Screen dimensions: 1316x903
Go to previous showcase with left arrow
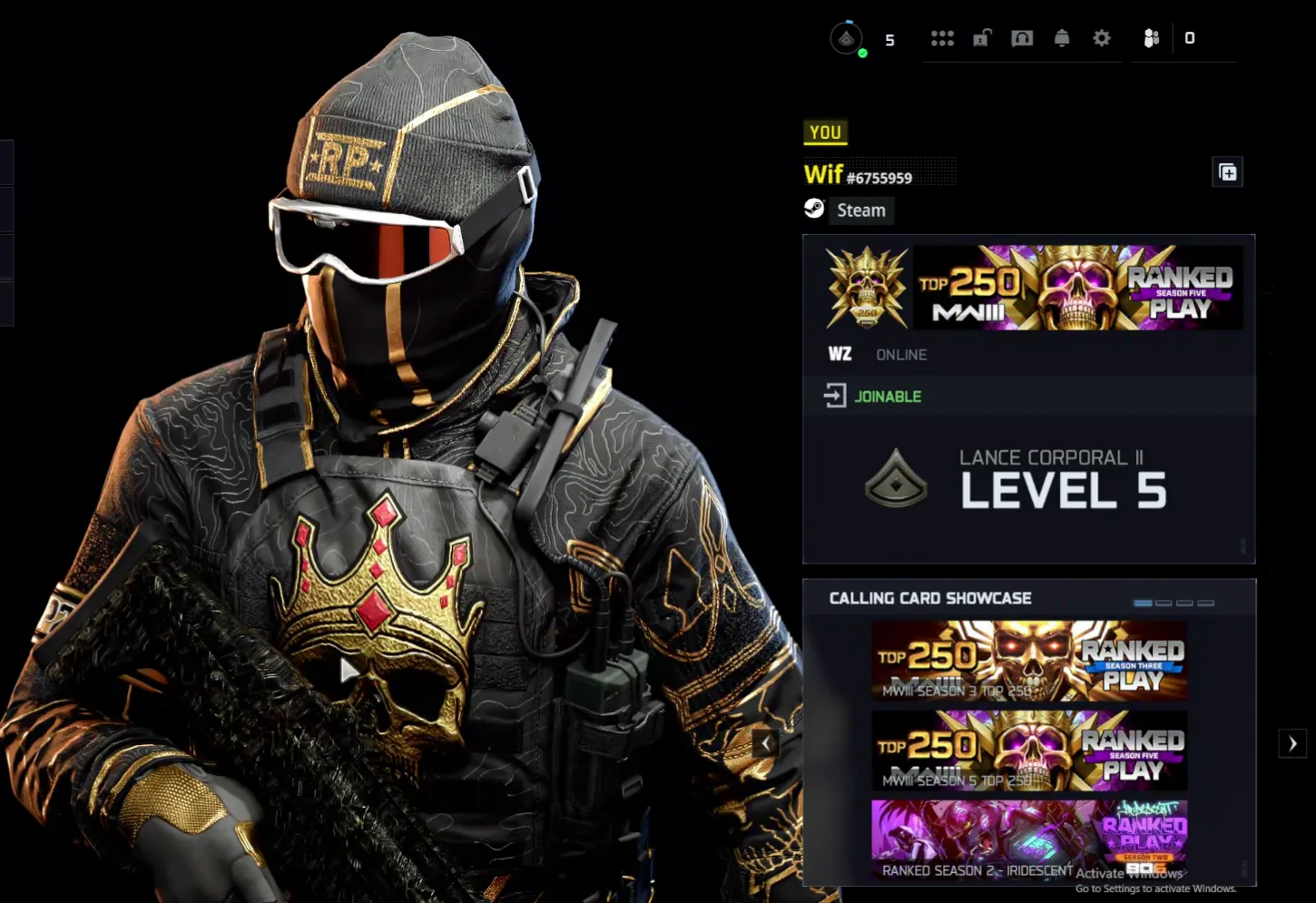[766, 743]
